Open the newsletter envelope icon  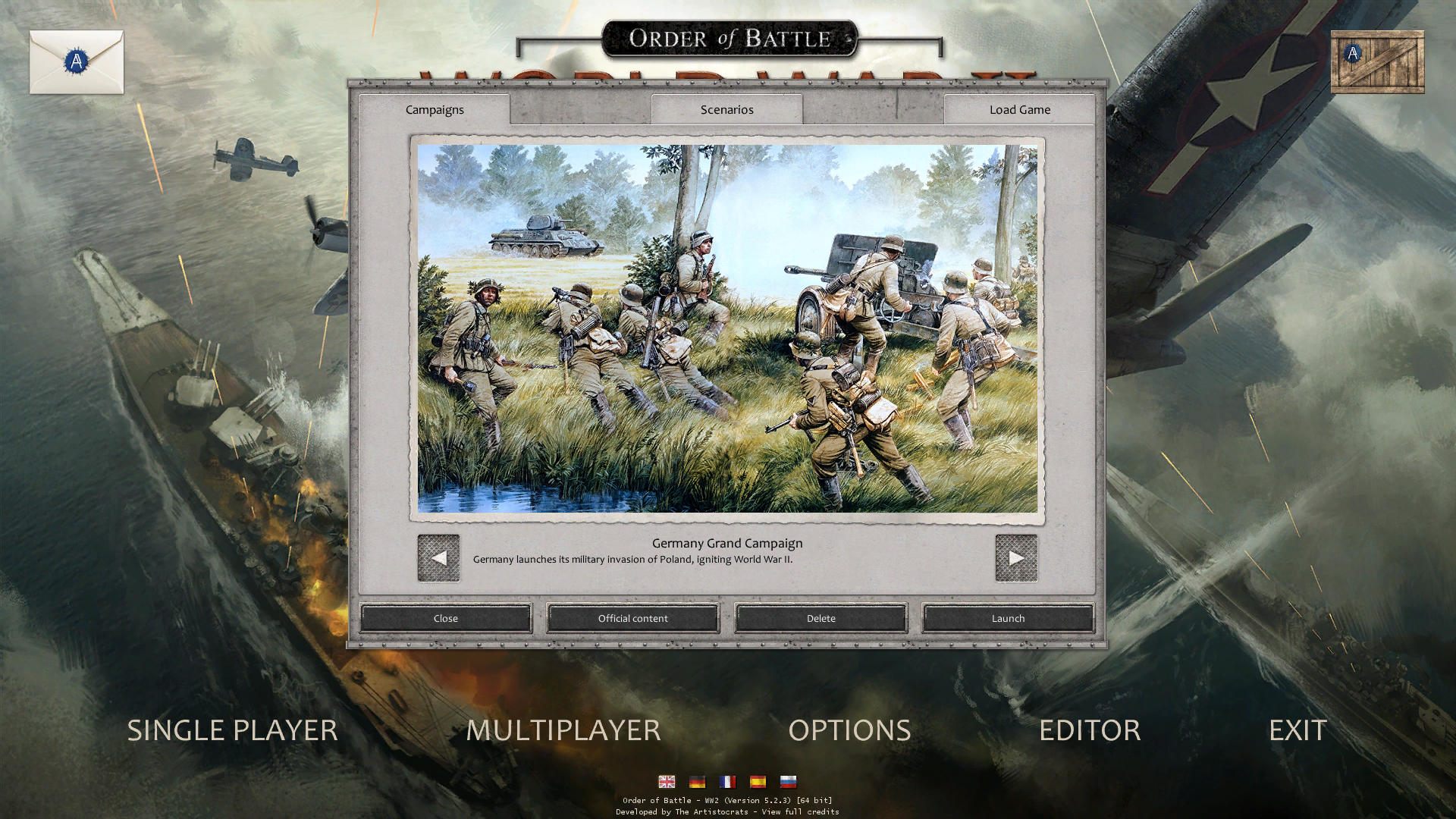tap(76, 62)
